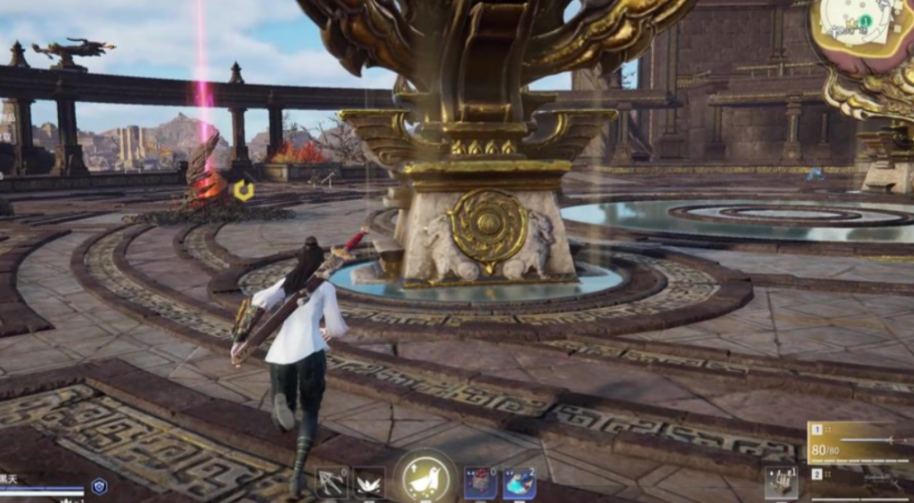Activate the glowing white bird skill

point(427,478)
